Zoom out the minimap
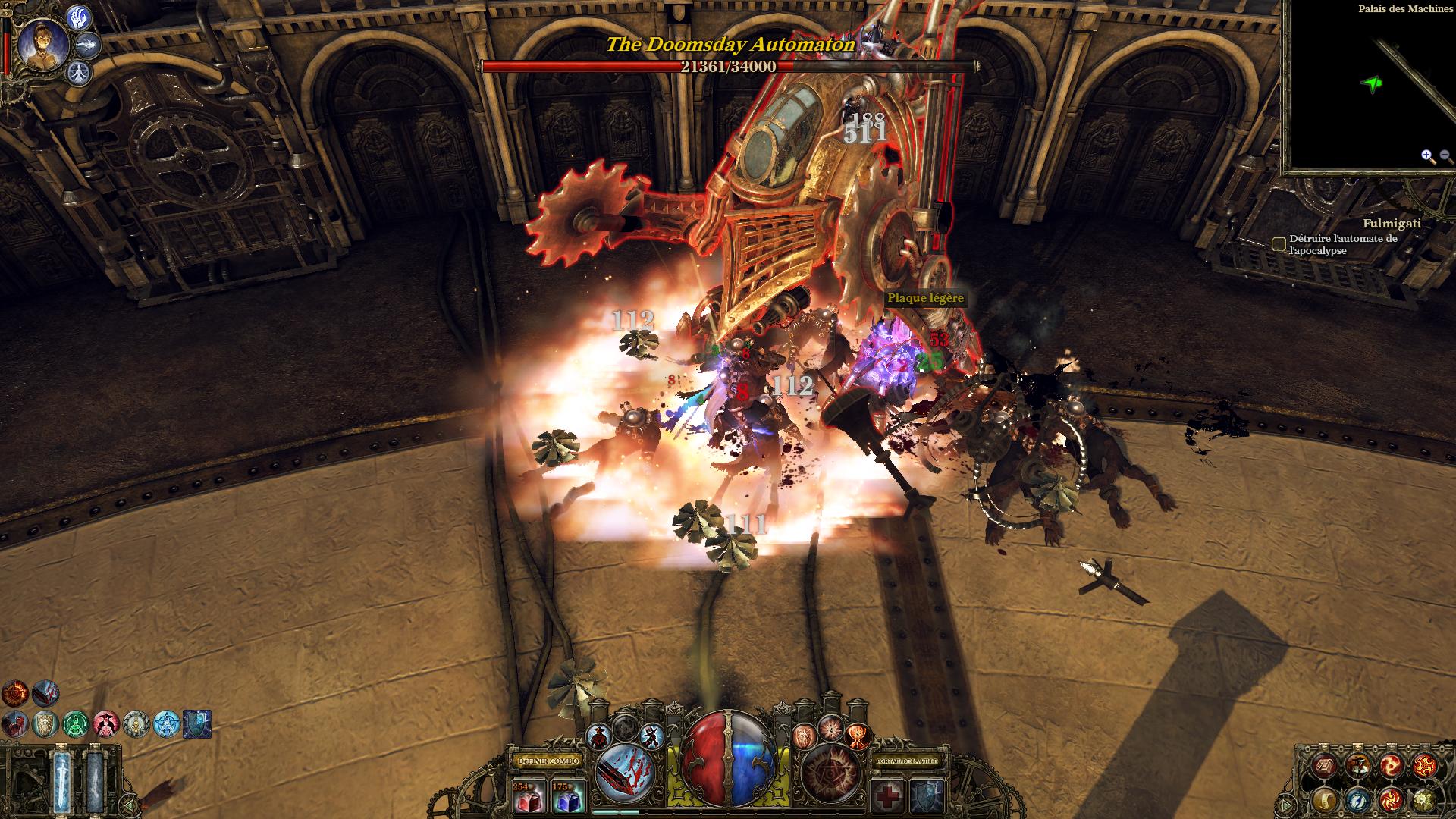Screen dimensions: 1456x819 1443,157
